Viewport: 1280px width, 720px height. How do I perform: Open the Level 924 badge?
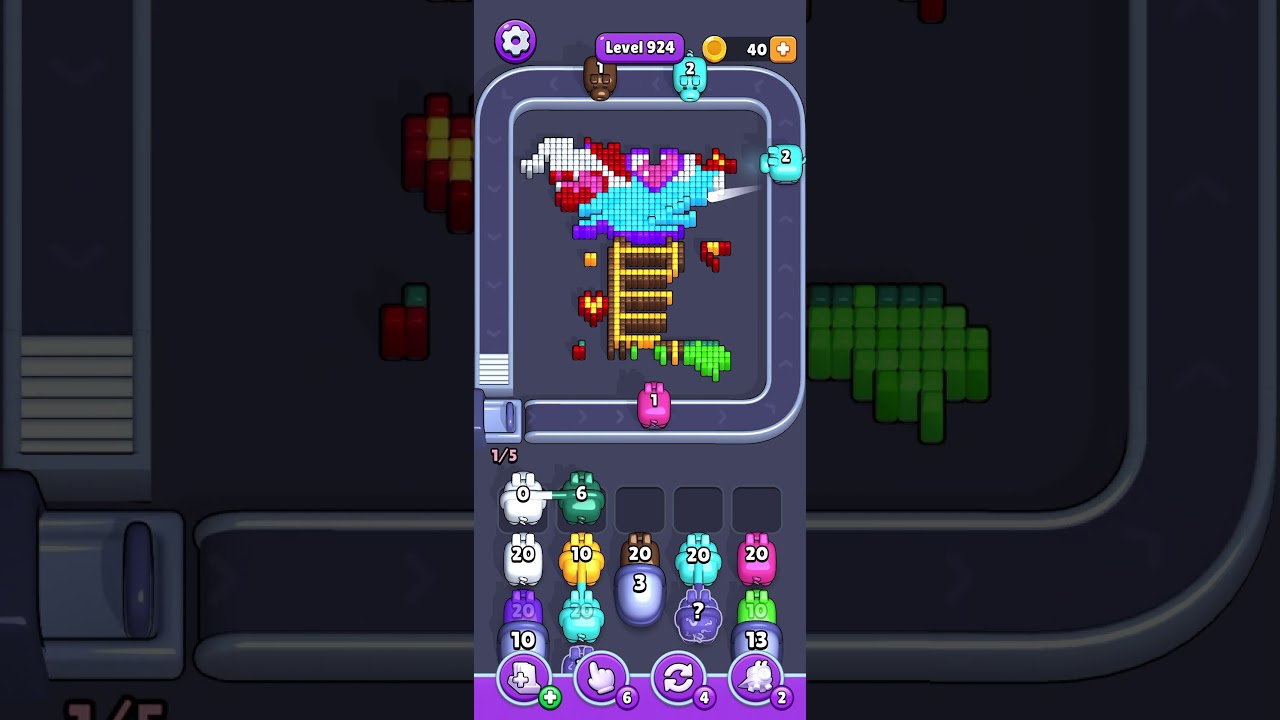click(x=639, y=46)
